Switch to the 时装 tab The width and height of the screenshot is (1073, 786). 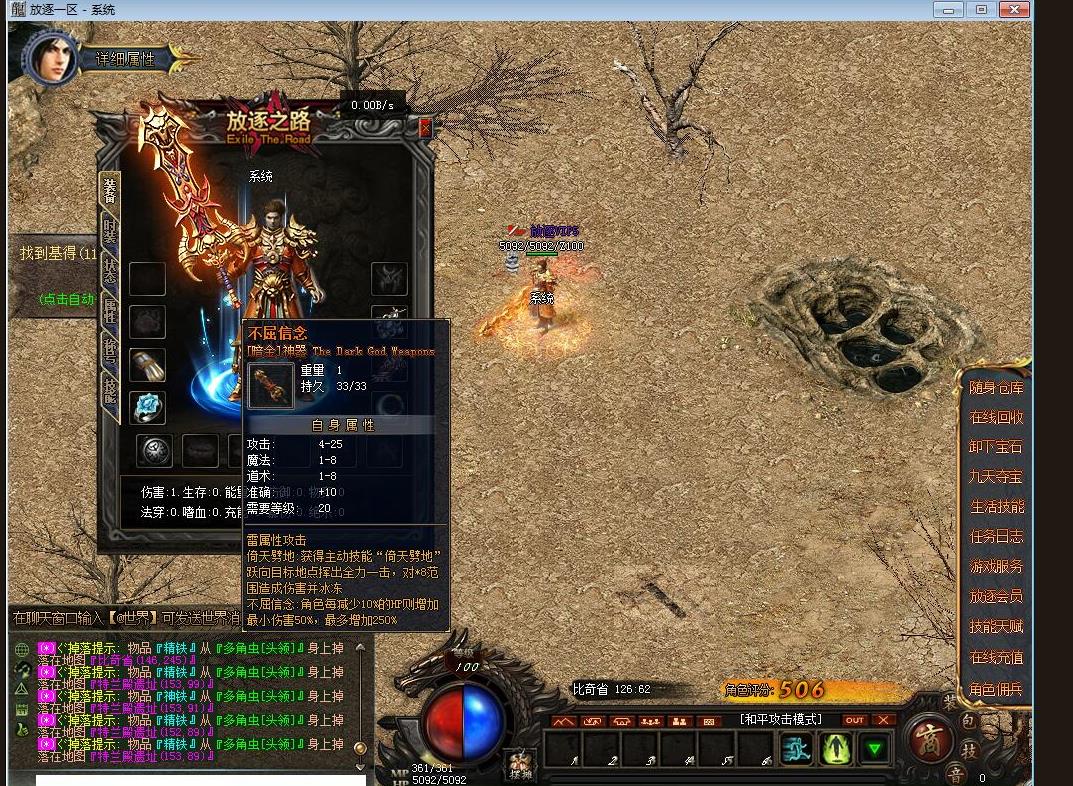pos(109,230)
